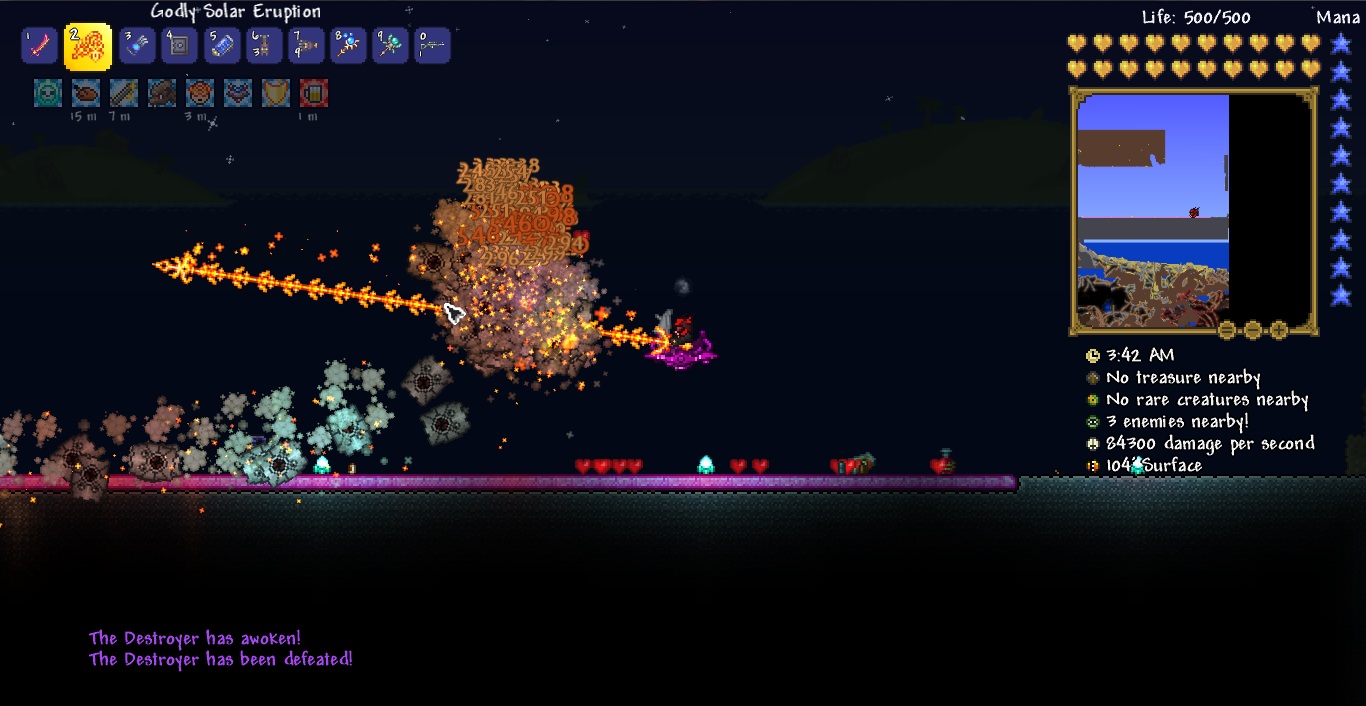
Task: Select the Solar Eruption hotbar slot
Action: click(x=88, y=46)
